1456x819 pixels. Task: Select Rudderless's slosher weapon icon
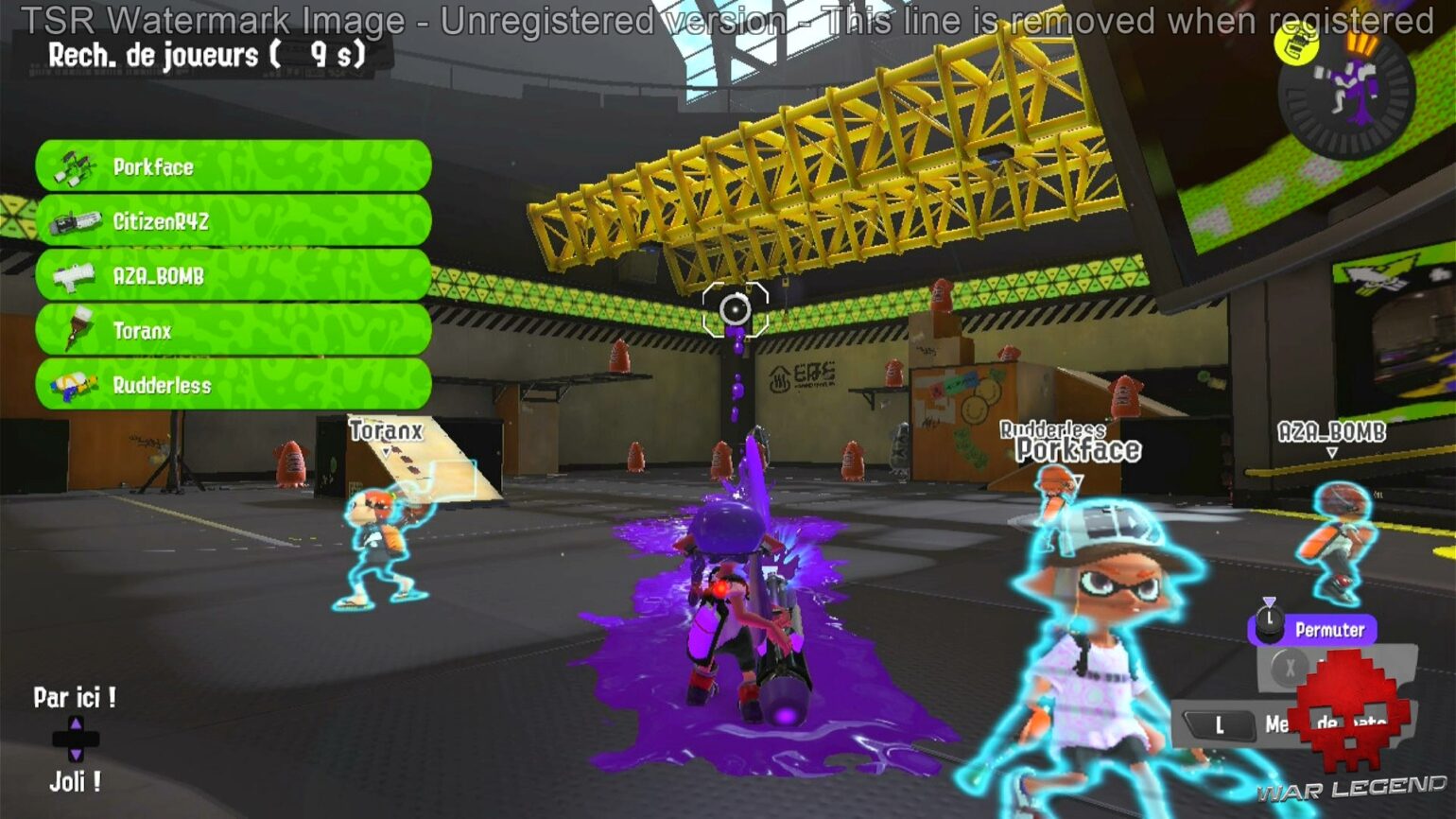(76, 386)
